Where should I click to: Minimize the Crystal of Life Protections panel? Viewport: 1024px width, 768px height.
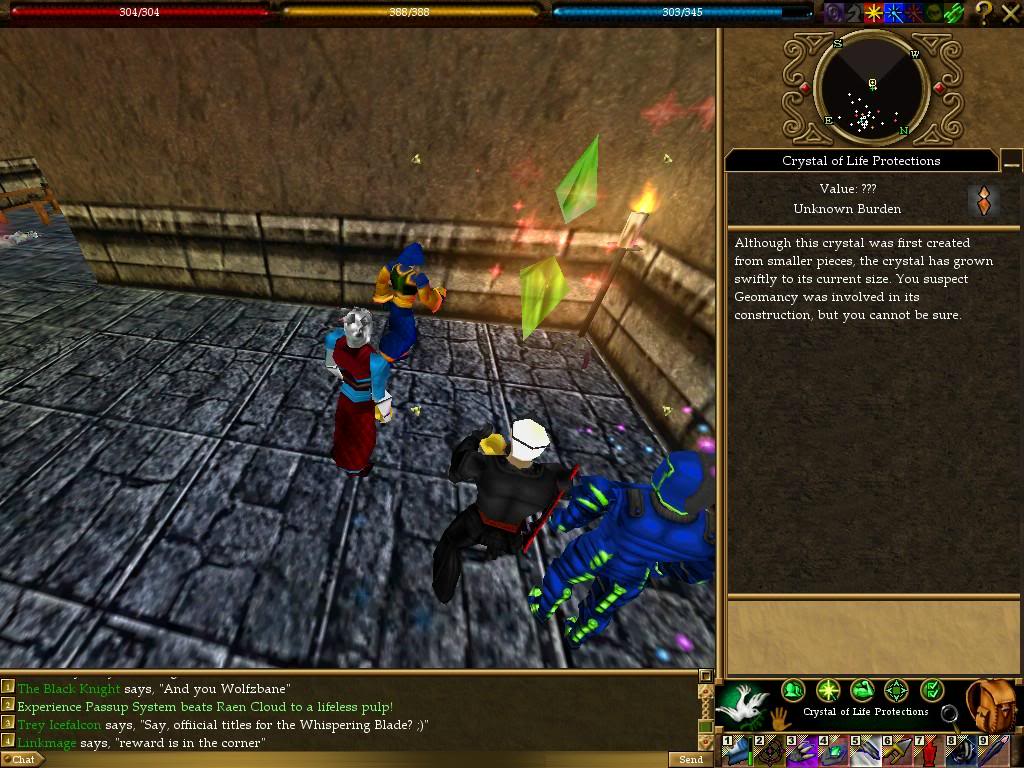1011,161
